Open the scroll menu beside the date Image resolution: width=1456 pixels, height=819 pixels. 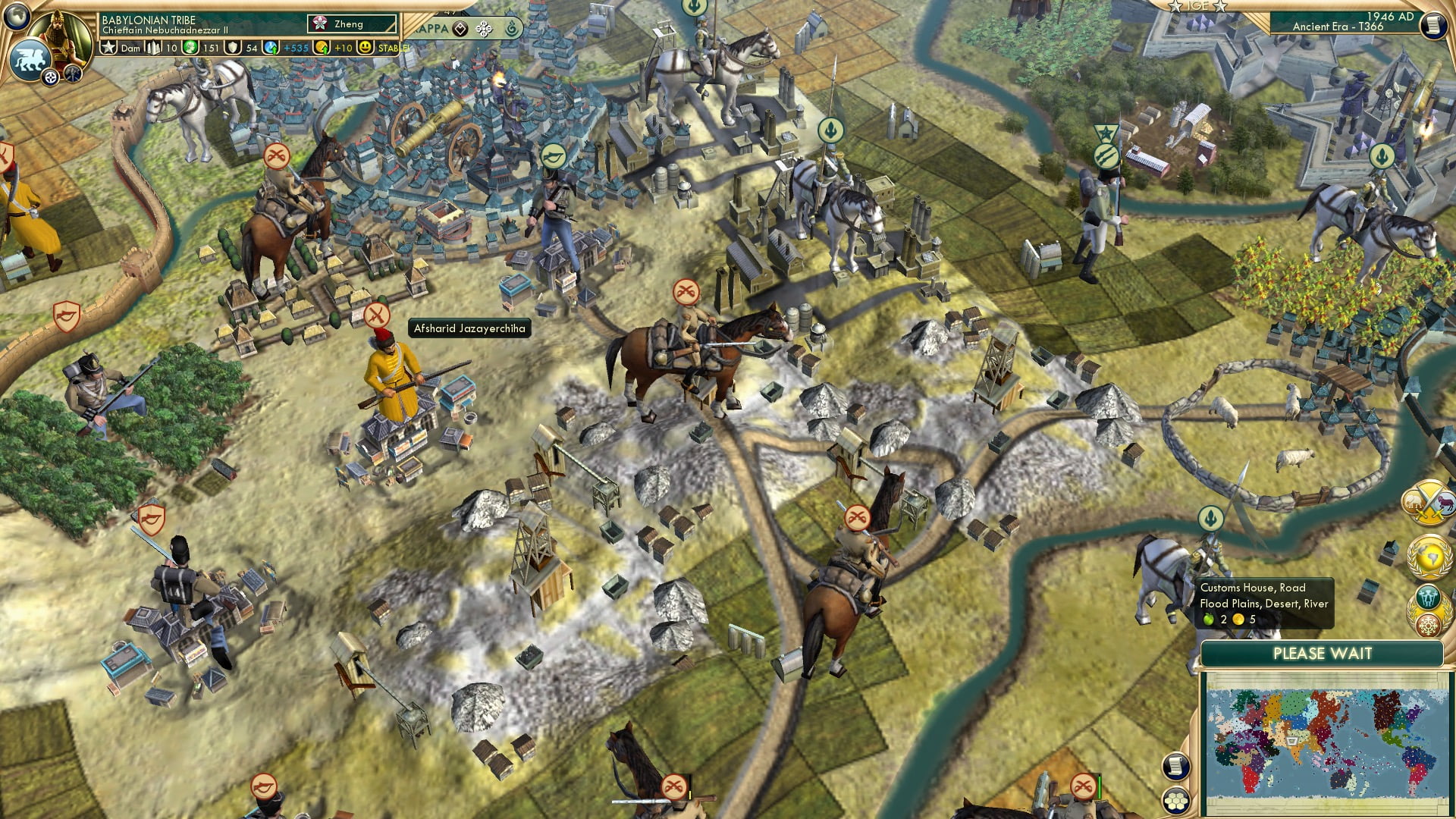pyautogui.click(x=1432, y=25)
